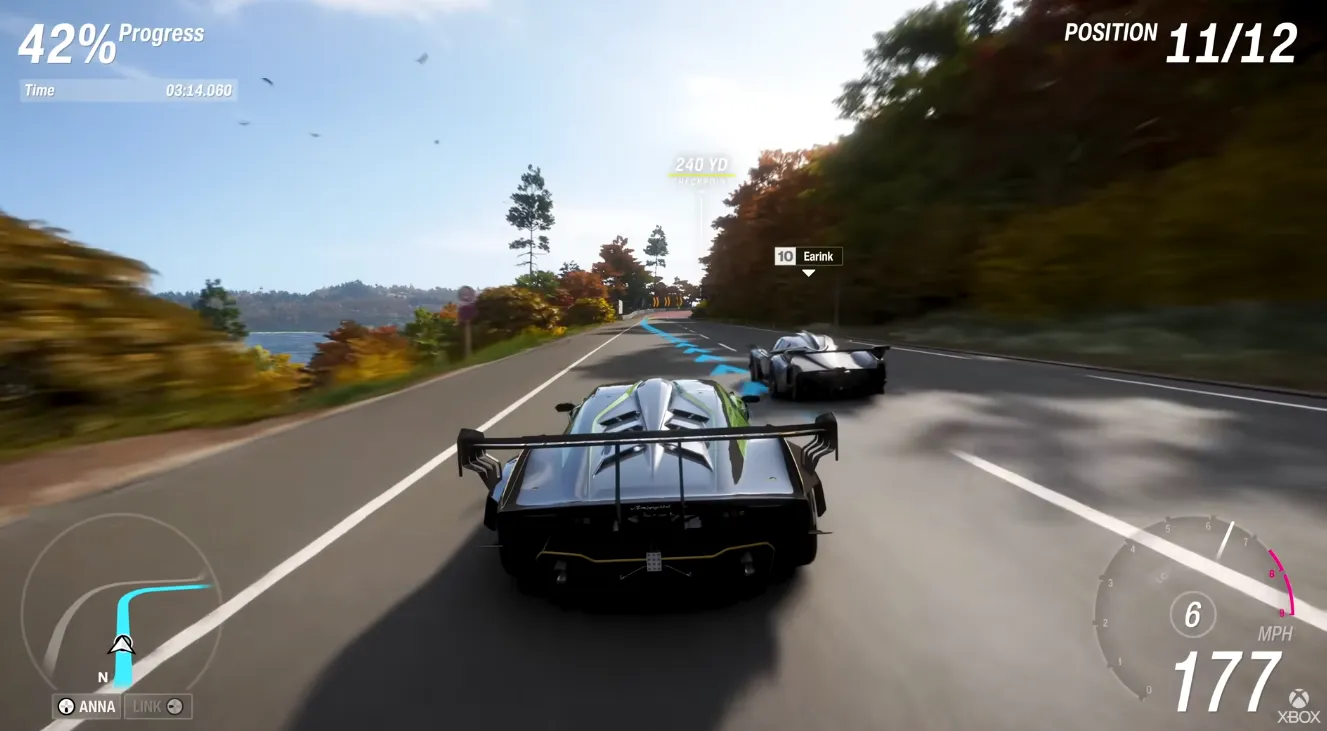This screenshot has width=1327, height=731.
Task: Click the ANNA assistant button
Action: point(85,707)
